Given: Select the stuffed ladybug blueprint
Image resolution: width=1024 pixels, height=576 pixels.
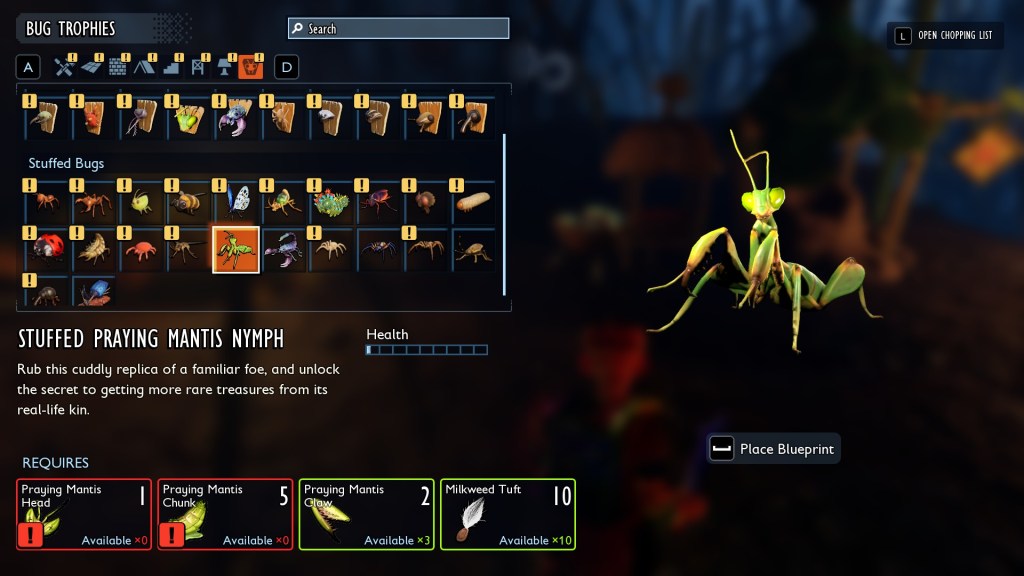Looking at the screenshot, I should (47, 249).
